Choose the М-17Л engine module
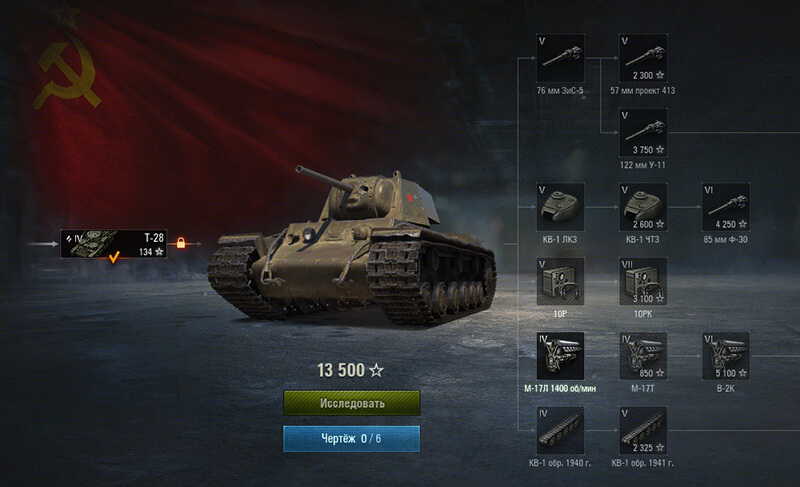Viewport: 800px width, 487px height. [561, 356]
